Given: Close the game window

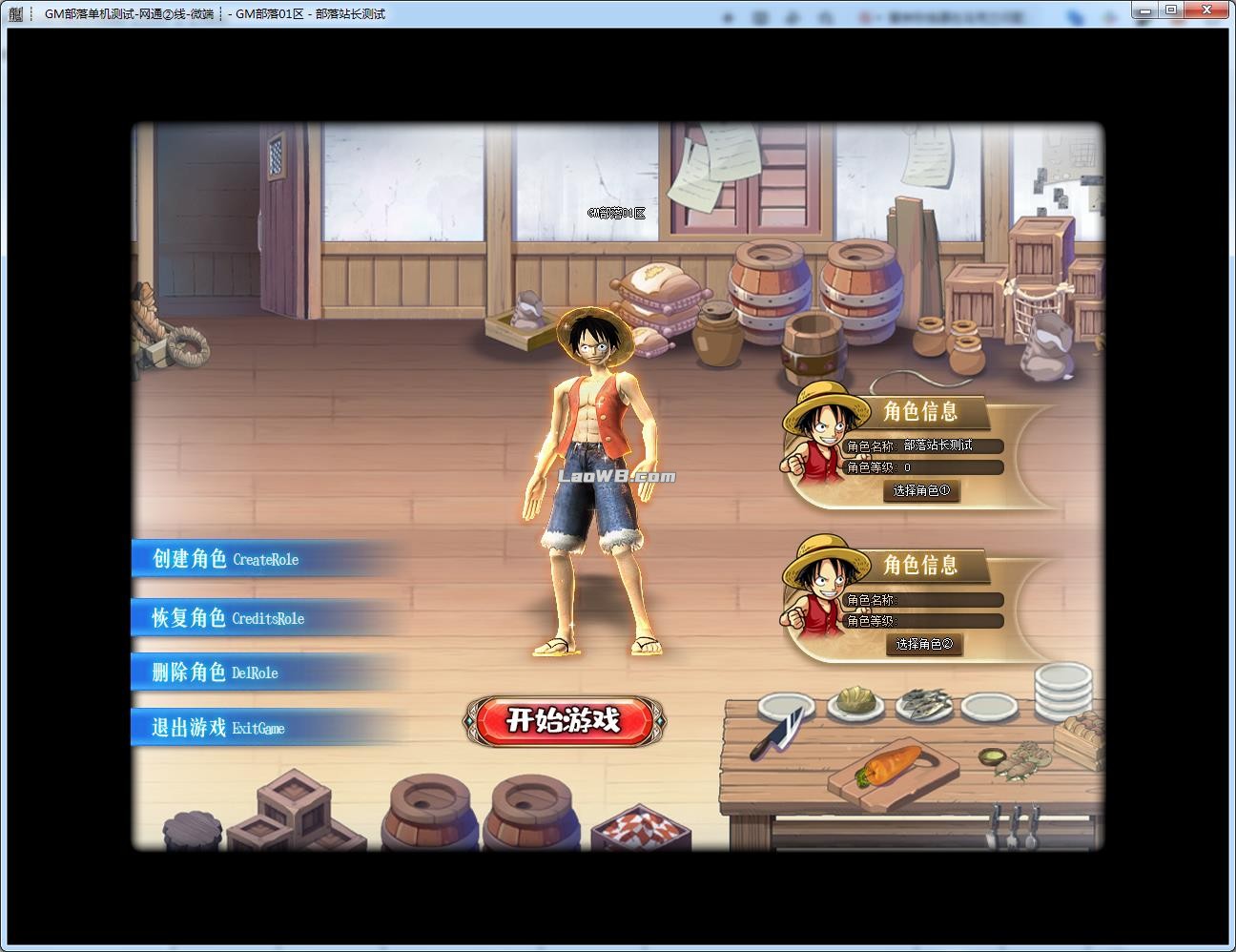Looking at the screenshot, I should point(1207,10).
